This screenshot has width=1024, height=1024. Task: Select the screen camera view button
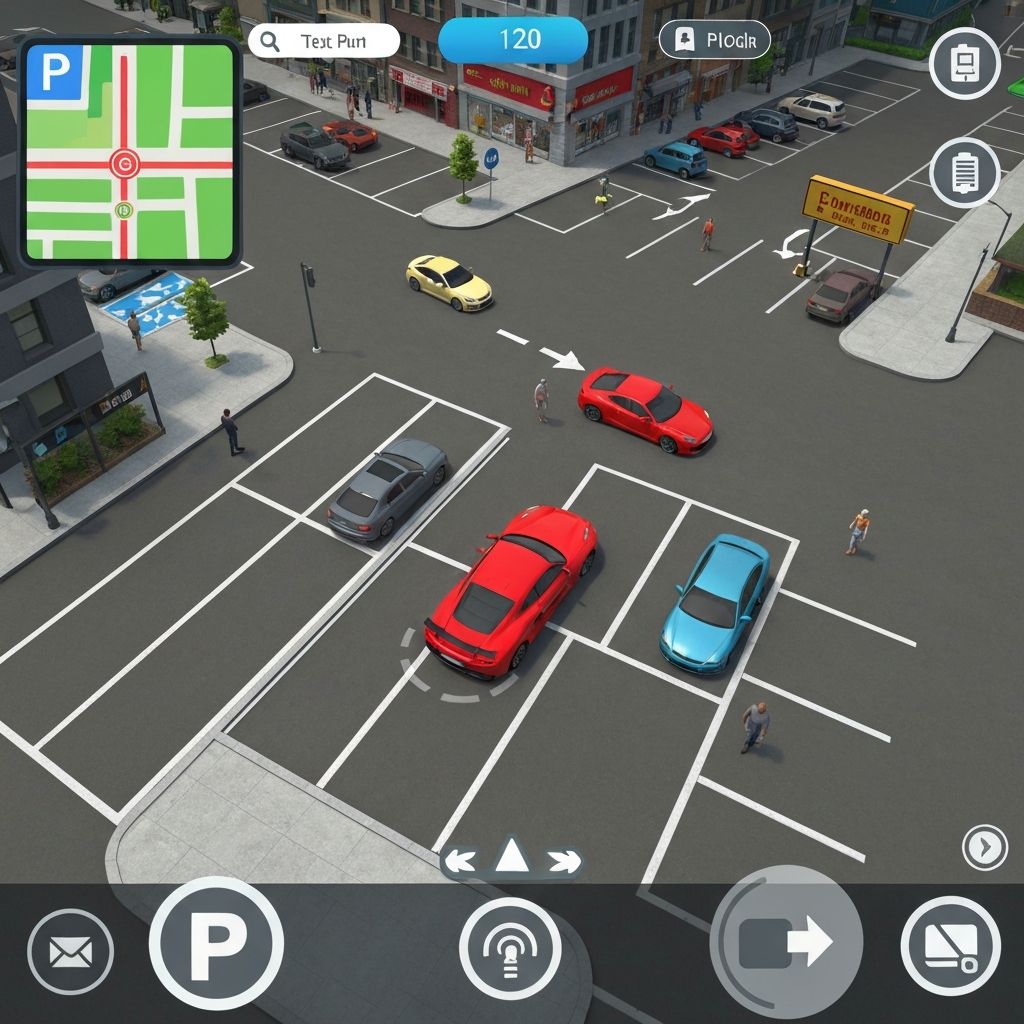pyautogui.click(x=950, y=945)
